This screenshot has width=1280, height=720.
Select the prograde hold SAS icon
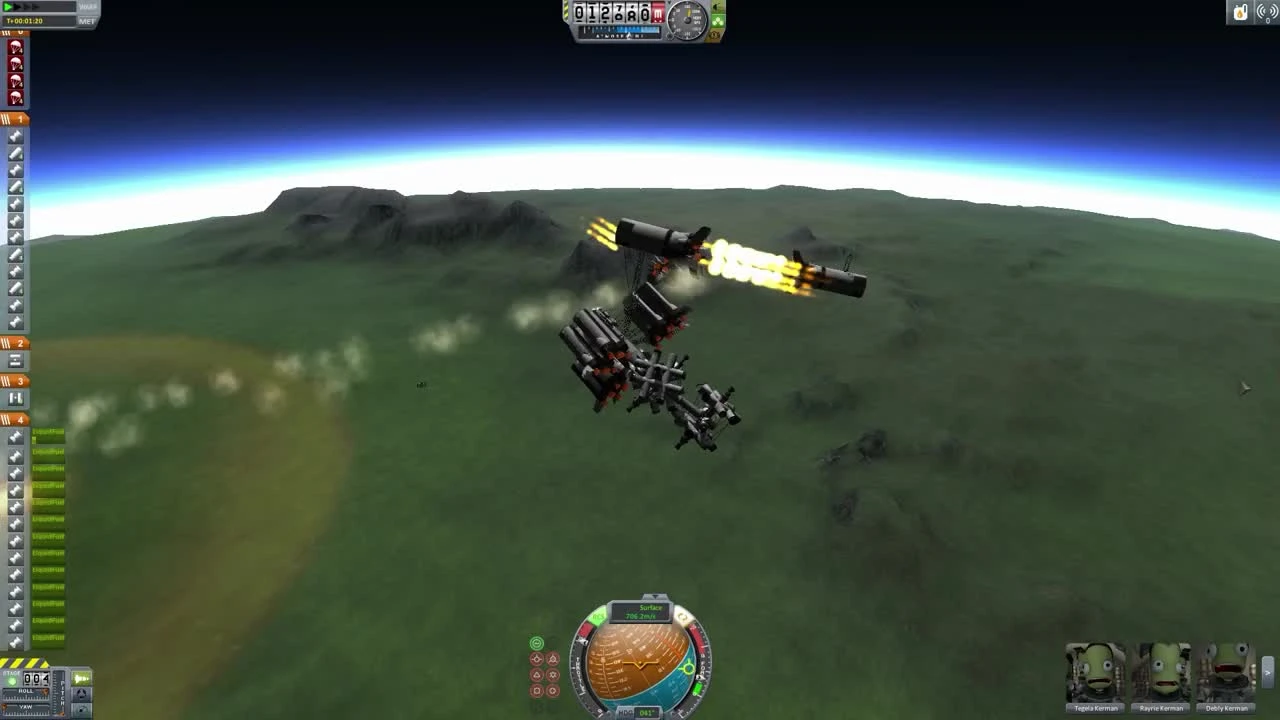(537, 658)
